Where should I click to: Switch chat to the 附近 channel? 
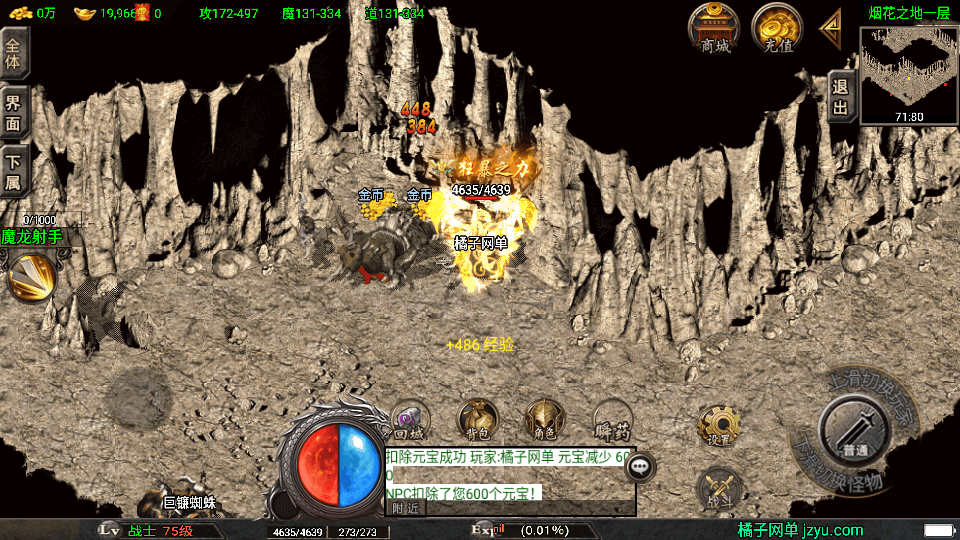point(405,508)
